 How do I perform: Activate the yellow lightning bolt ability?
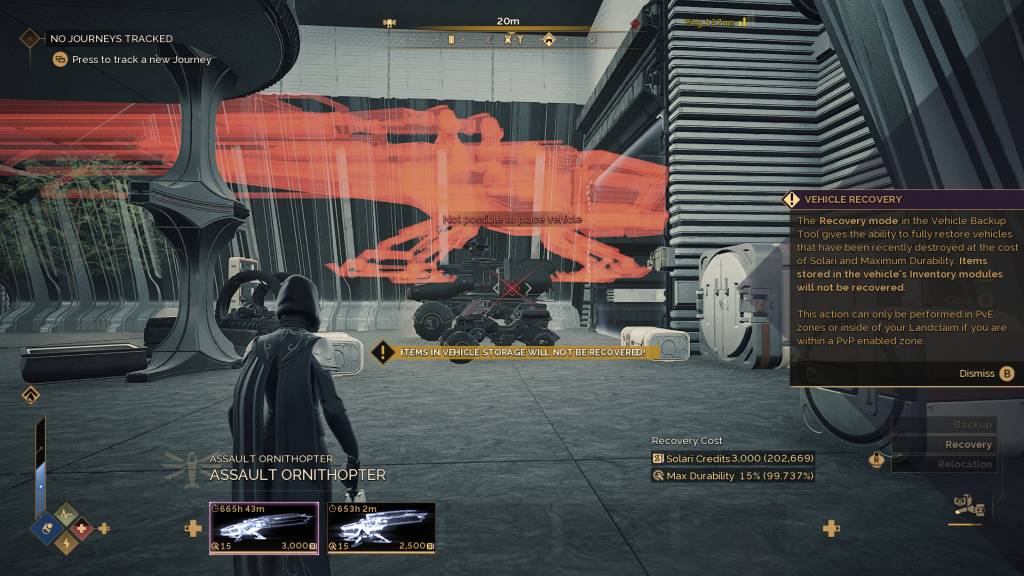point(66,543)
